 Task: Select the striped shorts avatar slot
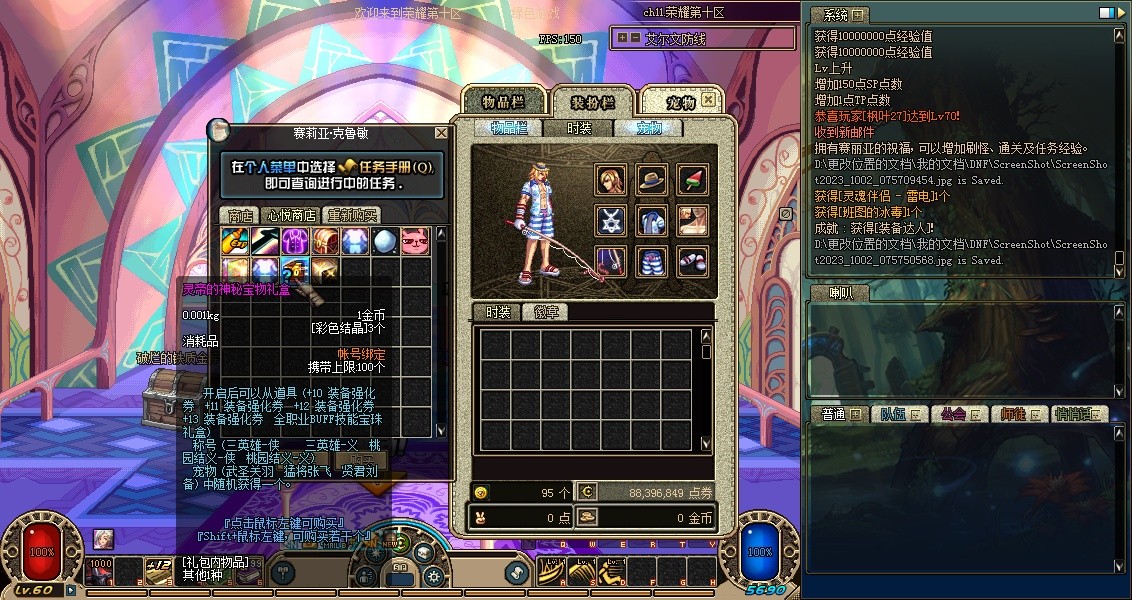coord(652,261)
